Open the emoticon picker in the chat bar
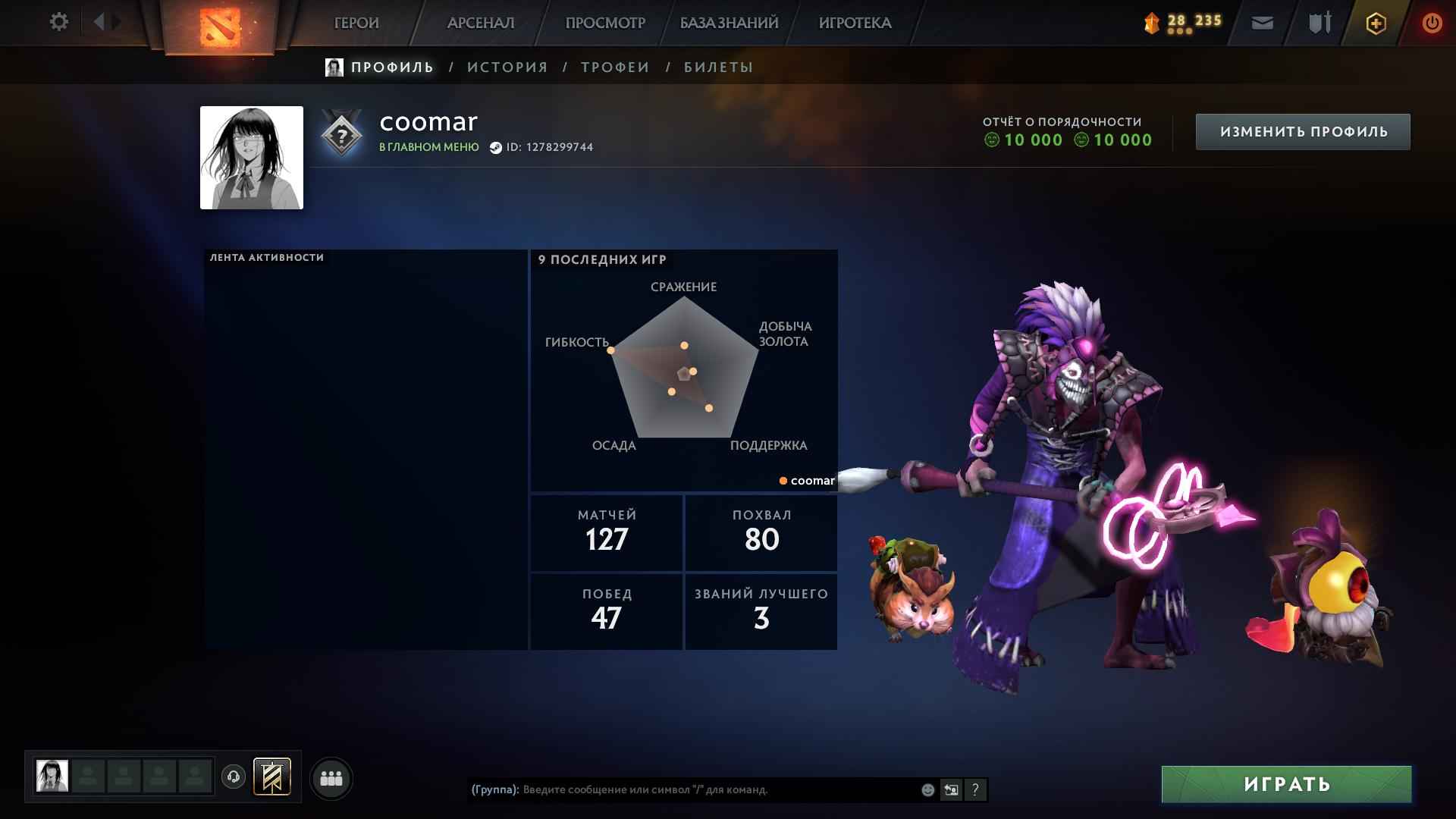This screenshot has width=1456, height=819. (927, 790)
